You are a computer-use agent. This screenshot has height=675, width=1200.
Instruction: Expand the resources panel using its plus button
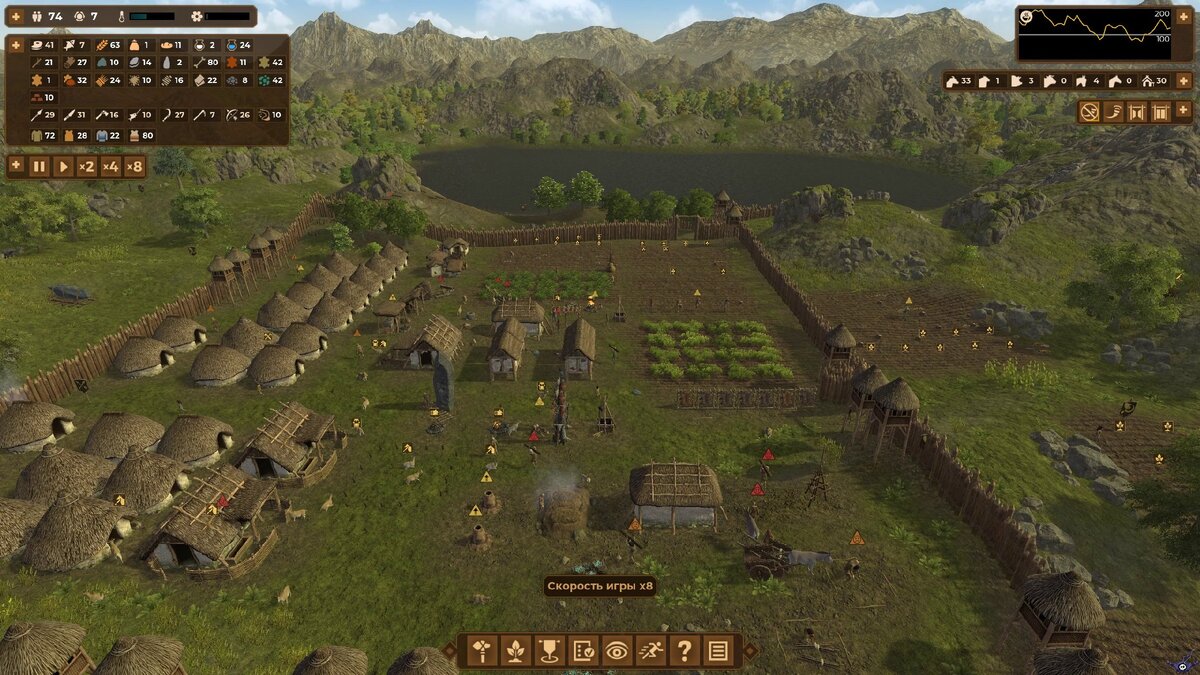(15, 45)
